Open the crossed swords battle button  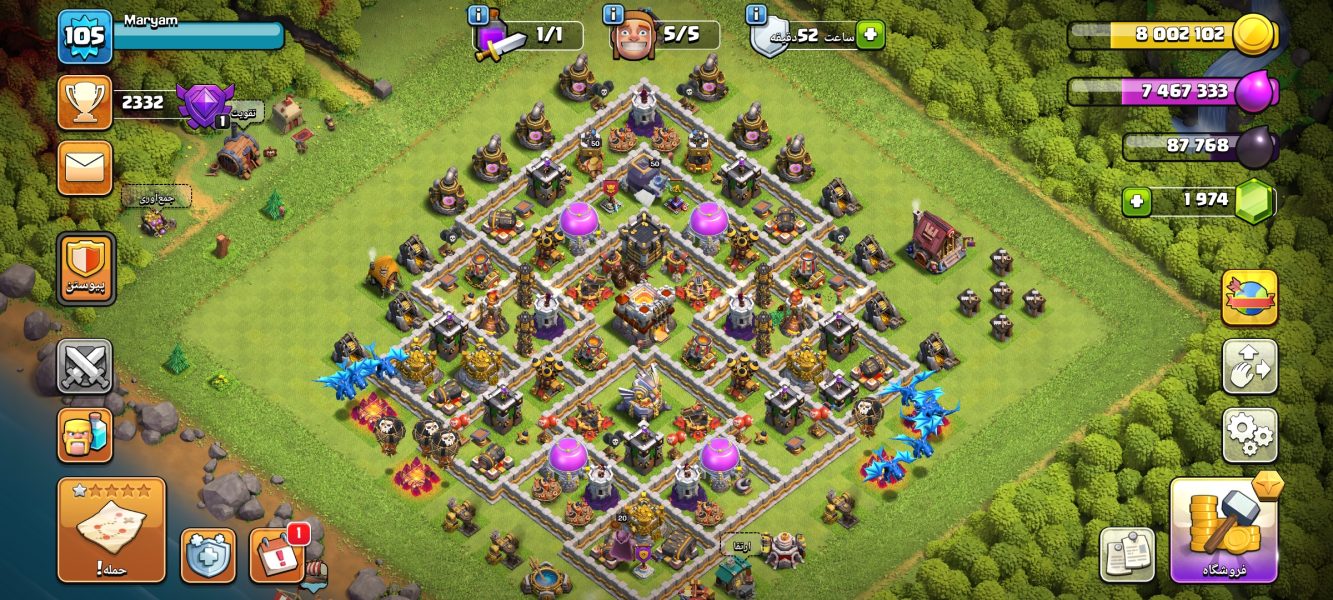pyautogui.click(x=85, y=367)
